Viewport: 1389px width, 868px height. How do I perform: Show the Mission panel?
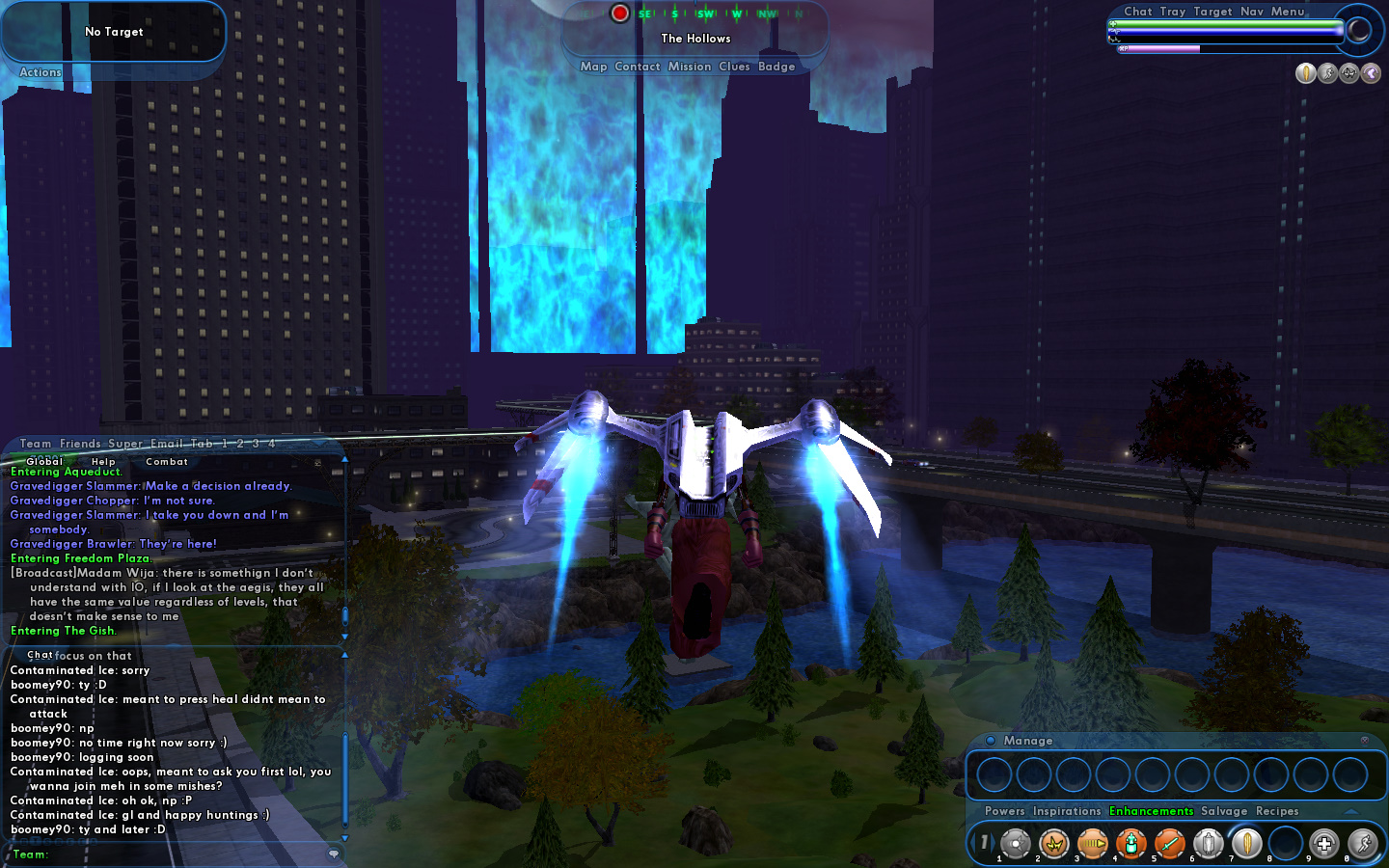click(689, 67)
